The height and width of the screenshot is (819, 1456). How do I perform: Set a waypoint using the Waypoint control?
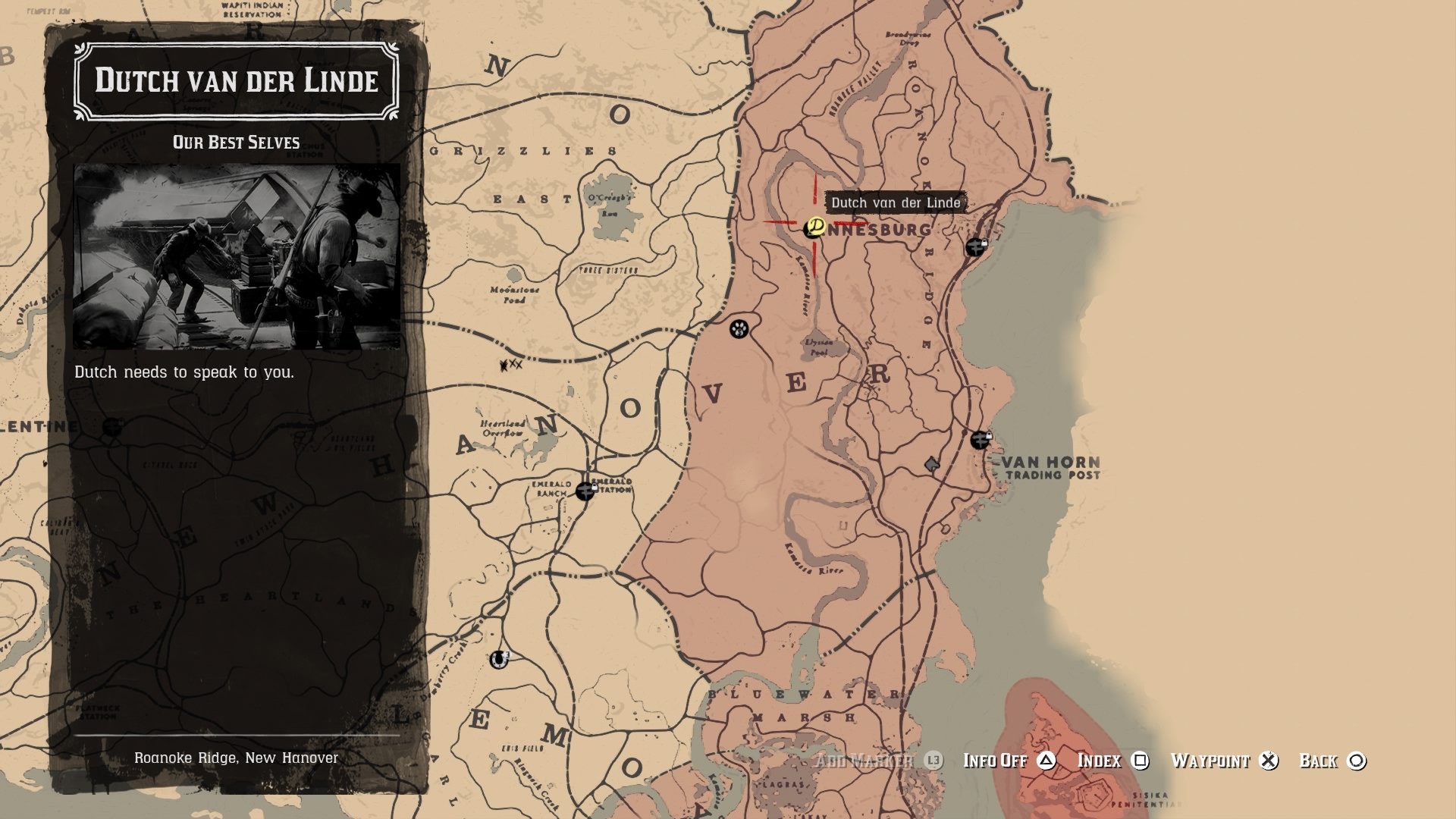pos(1210,761)
